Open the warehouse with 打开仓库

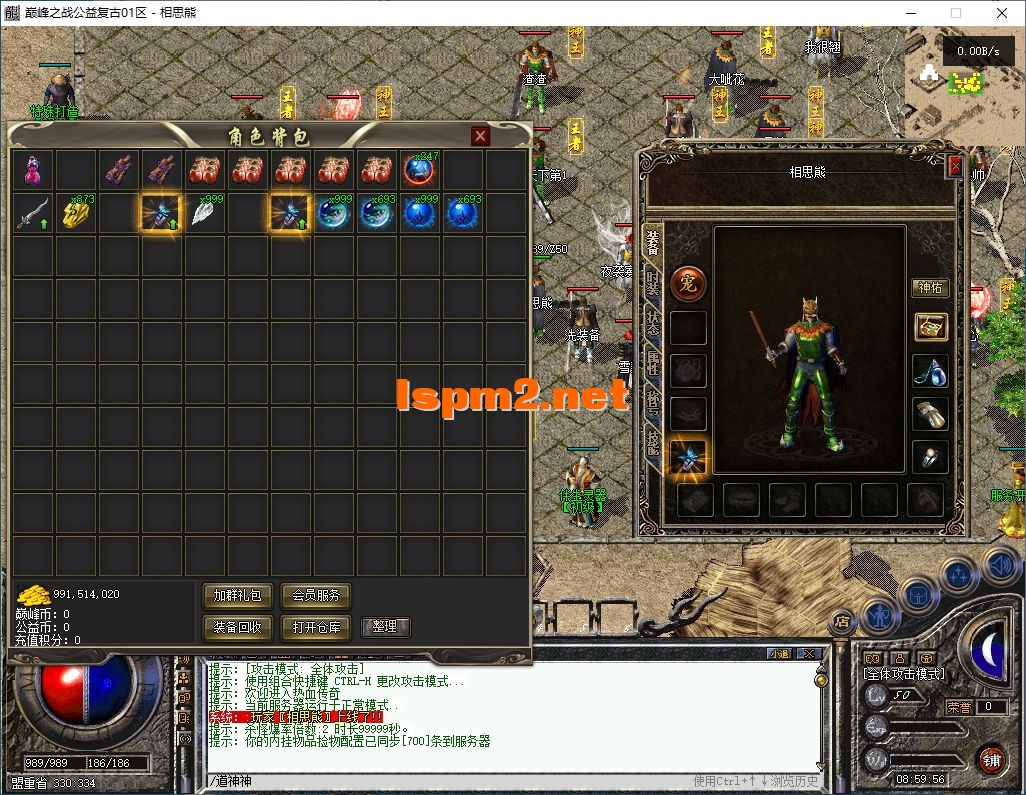[x=315, y=627]
